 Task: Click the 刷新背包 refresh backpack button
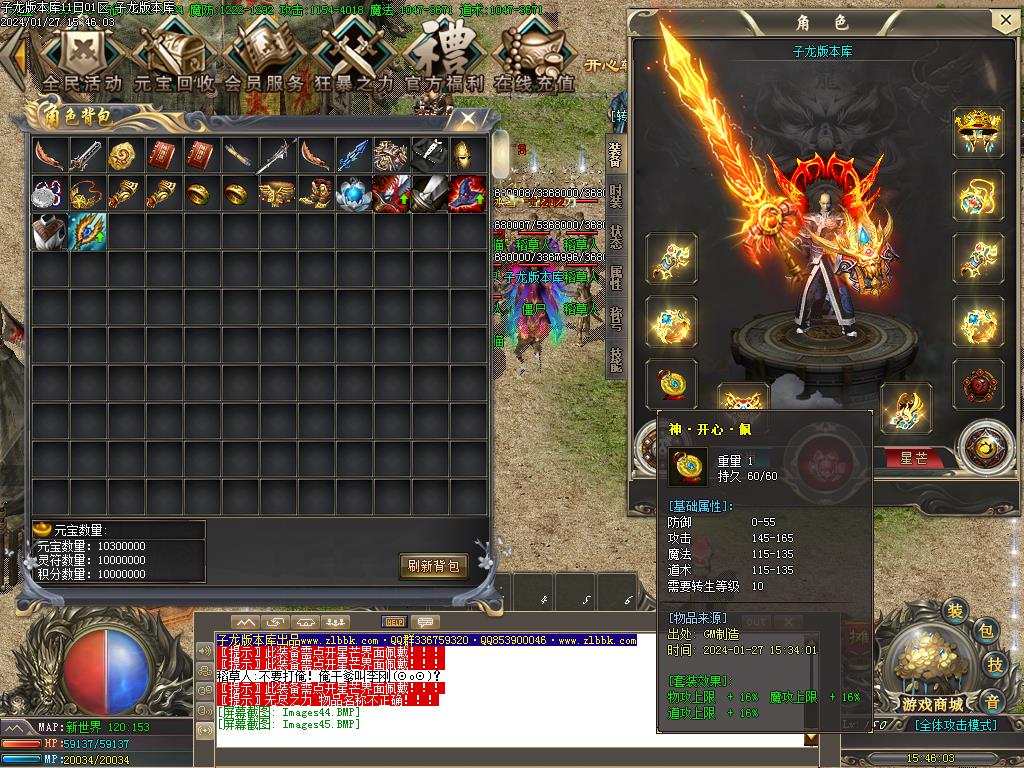pos(434,566)
